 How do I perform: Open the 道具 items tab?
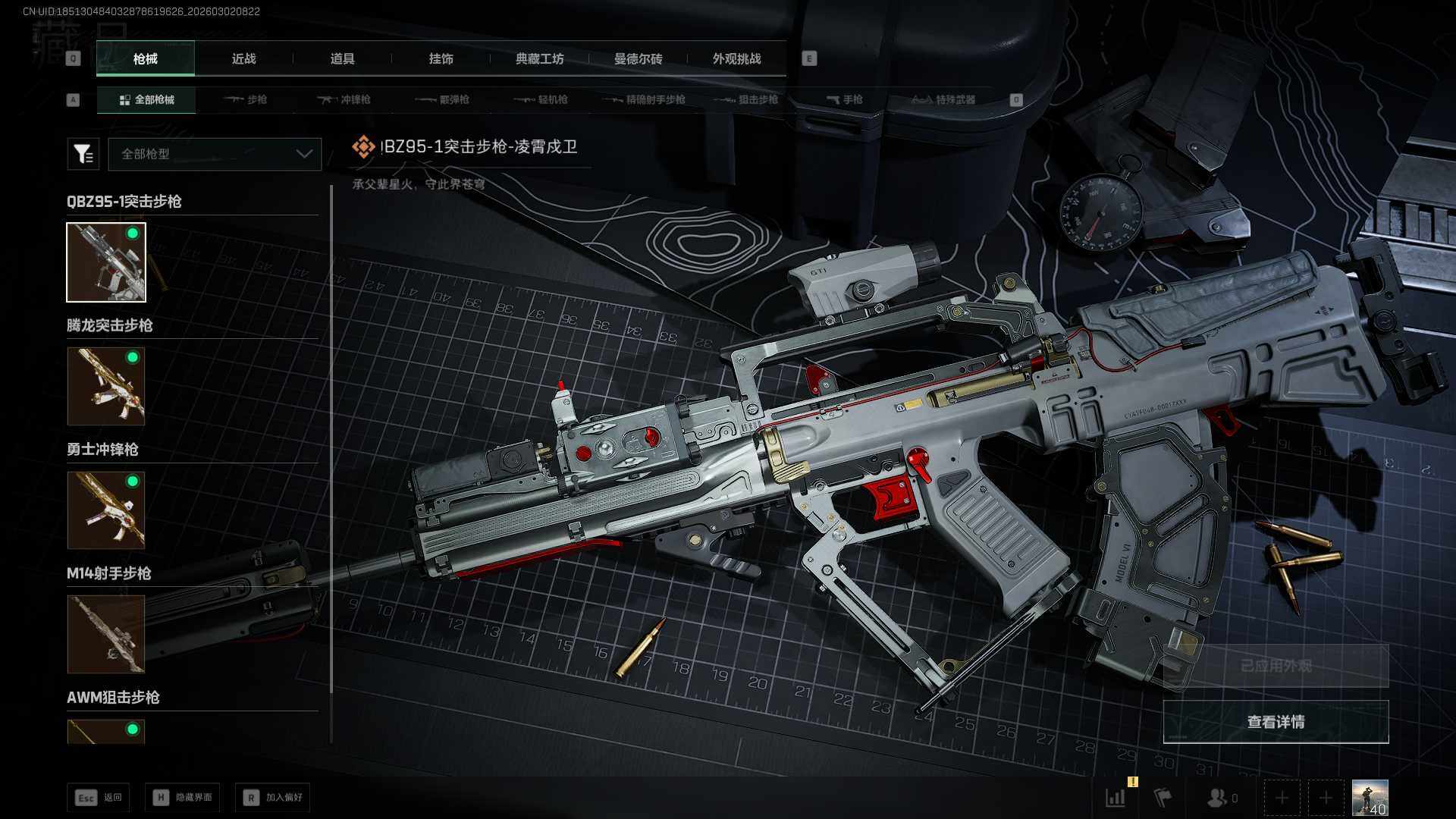(x=342, y=59)
